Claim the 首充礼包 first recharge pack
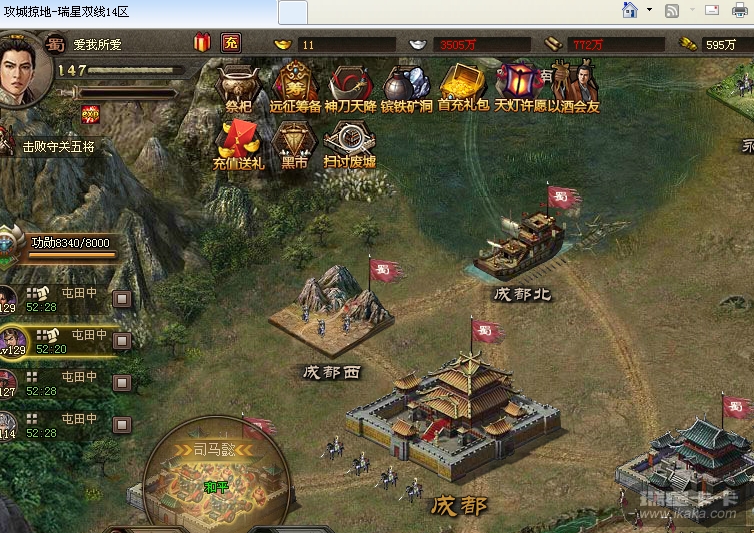The width and height of the screenshot is (754, 533). click(463, 86)
